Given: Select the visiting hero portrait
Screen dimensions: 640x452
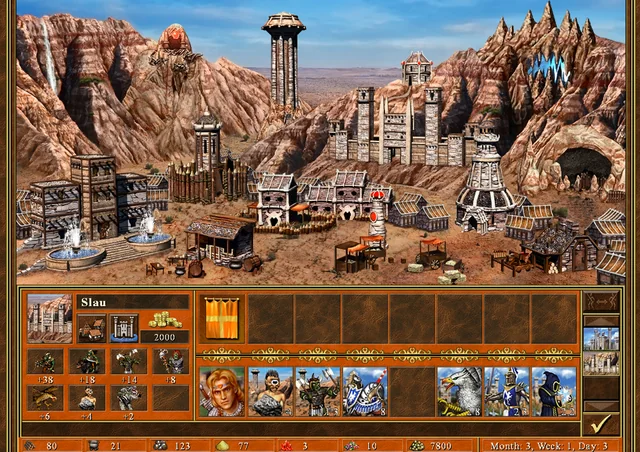Looking at the screenshot, I should click(222, 391).
